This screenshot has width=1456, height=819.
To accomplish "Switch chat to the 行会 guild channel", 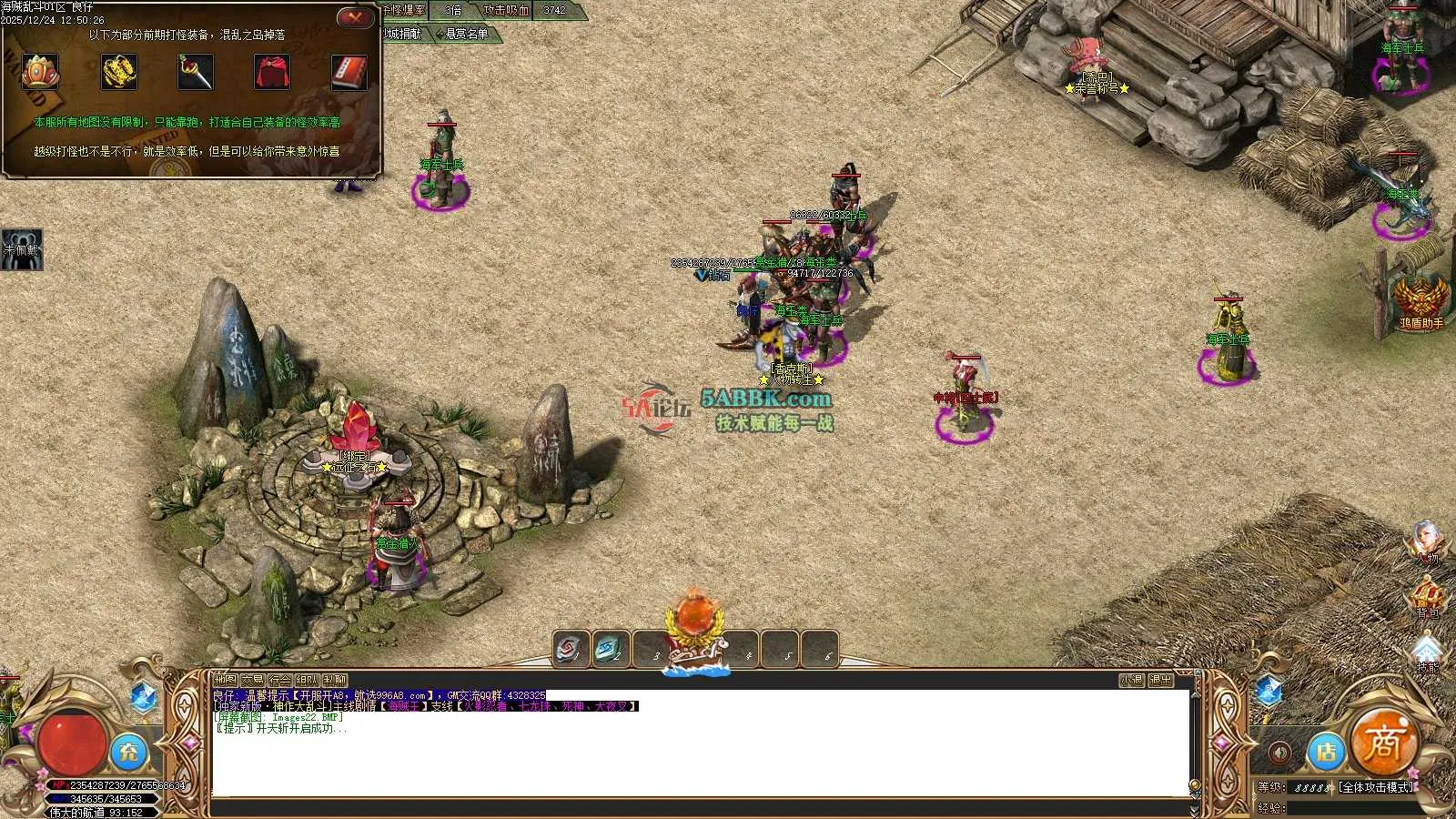I will [x=279, y=680].
